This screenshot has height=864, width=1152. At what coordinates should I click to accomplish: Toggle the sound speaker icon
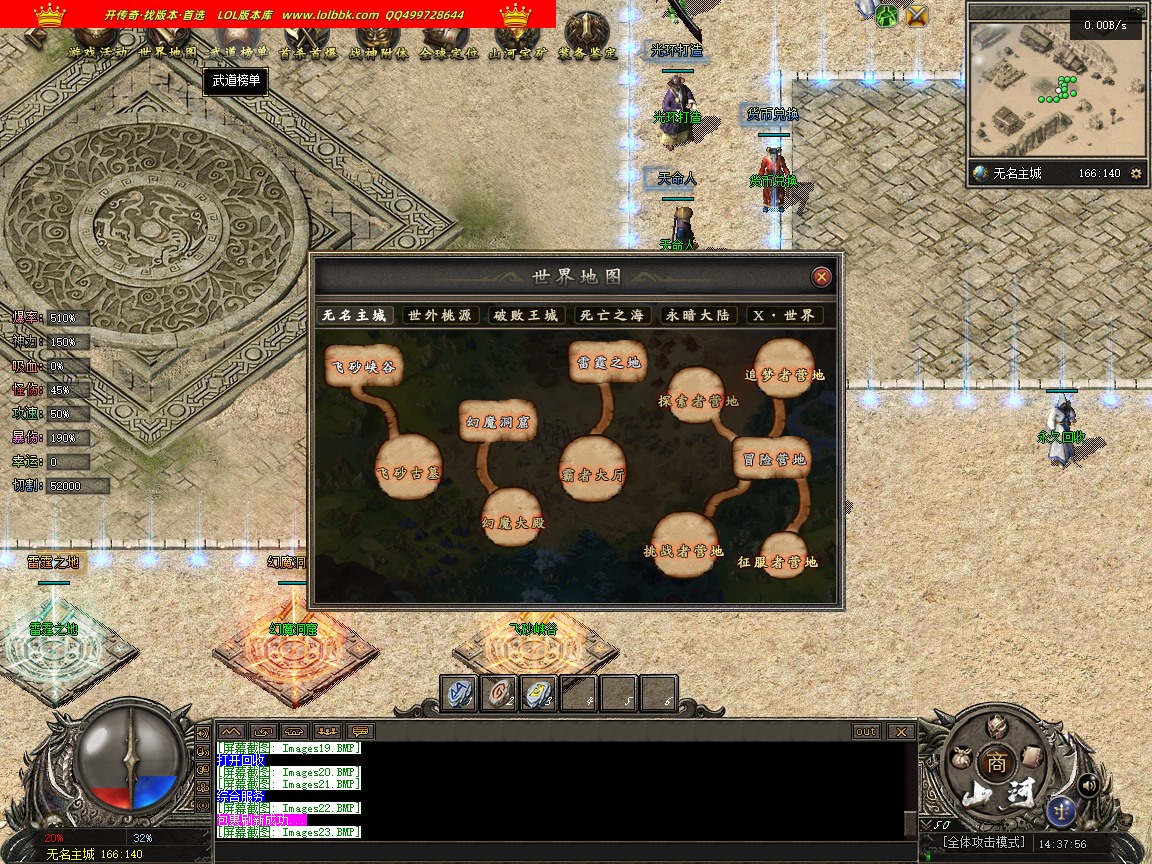pos(1088,786)
